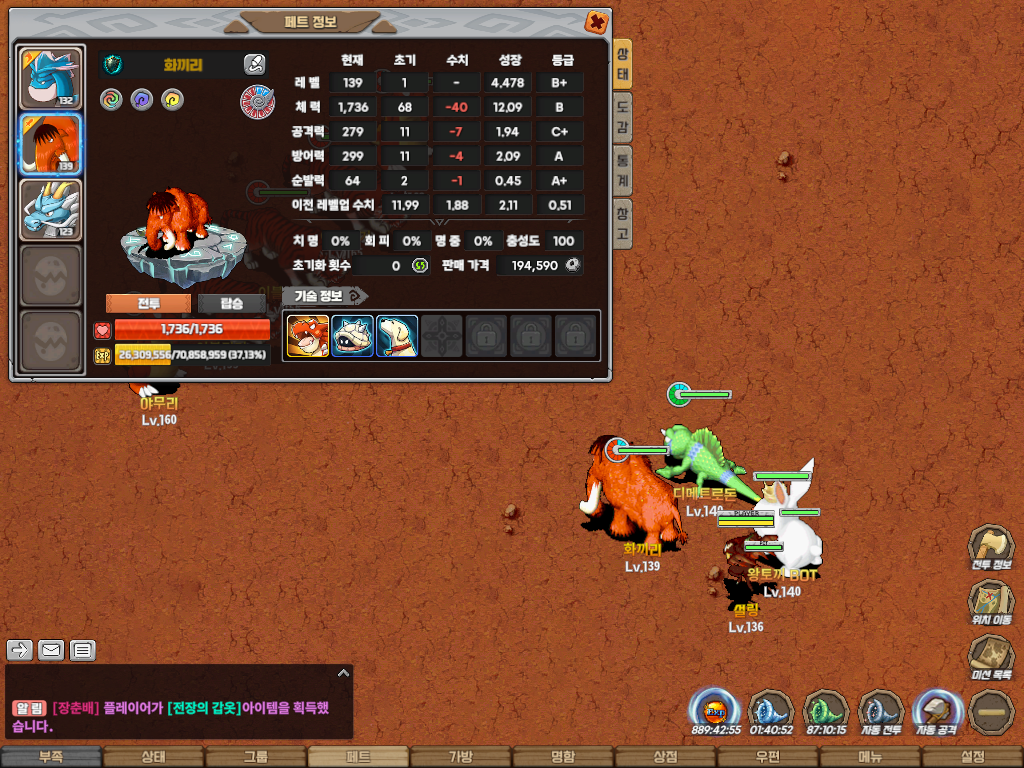Expand the chat box with the arrow

[x=344, y=673]
